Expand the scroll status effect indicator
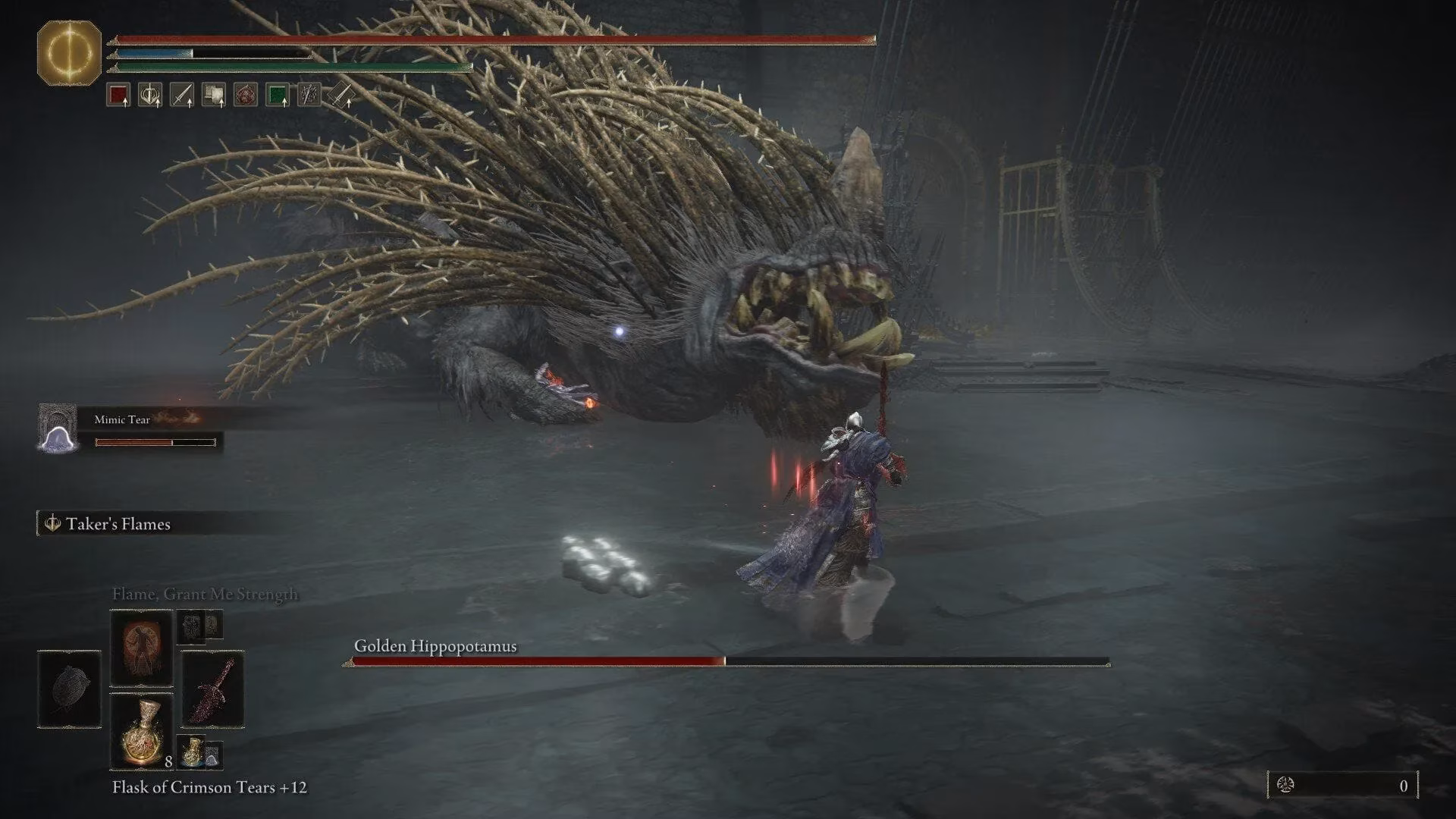 (x=221, y=103)
